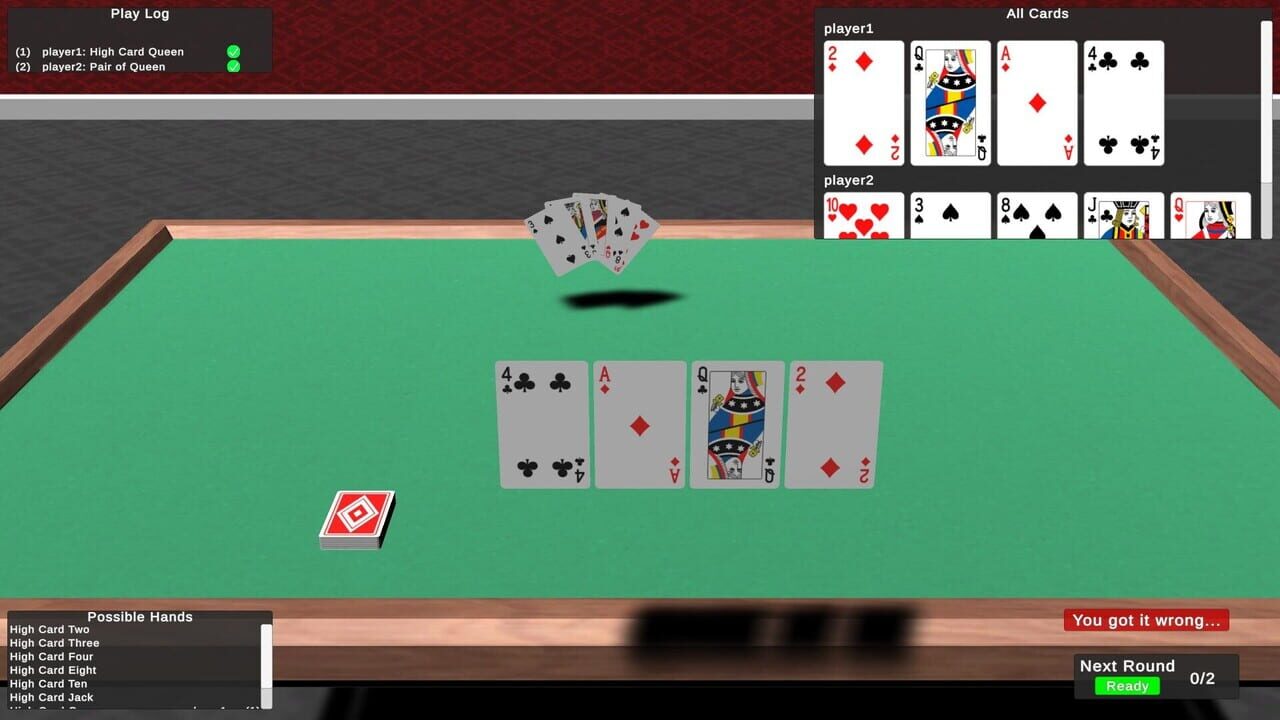The width and height of the screenshot is (1280, 720).
Task: Click the green checkmark beside player1's log entry
Action: (234, 51)
